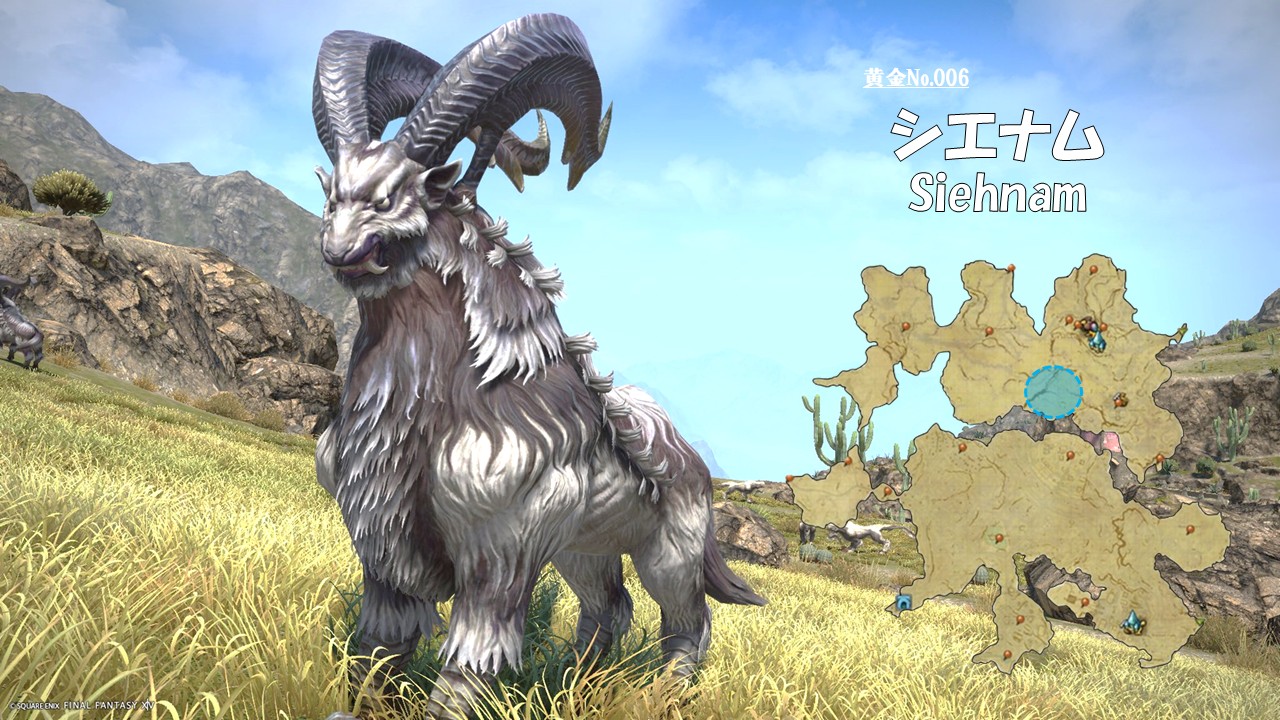Click the blue dashed spawn area circle

click(1053, 392)
